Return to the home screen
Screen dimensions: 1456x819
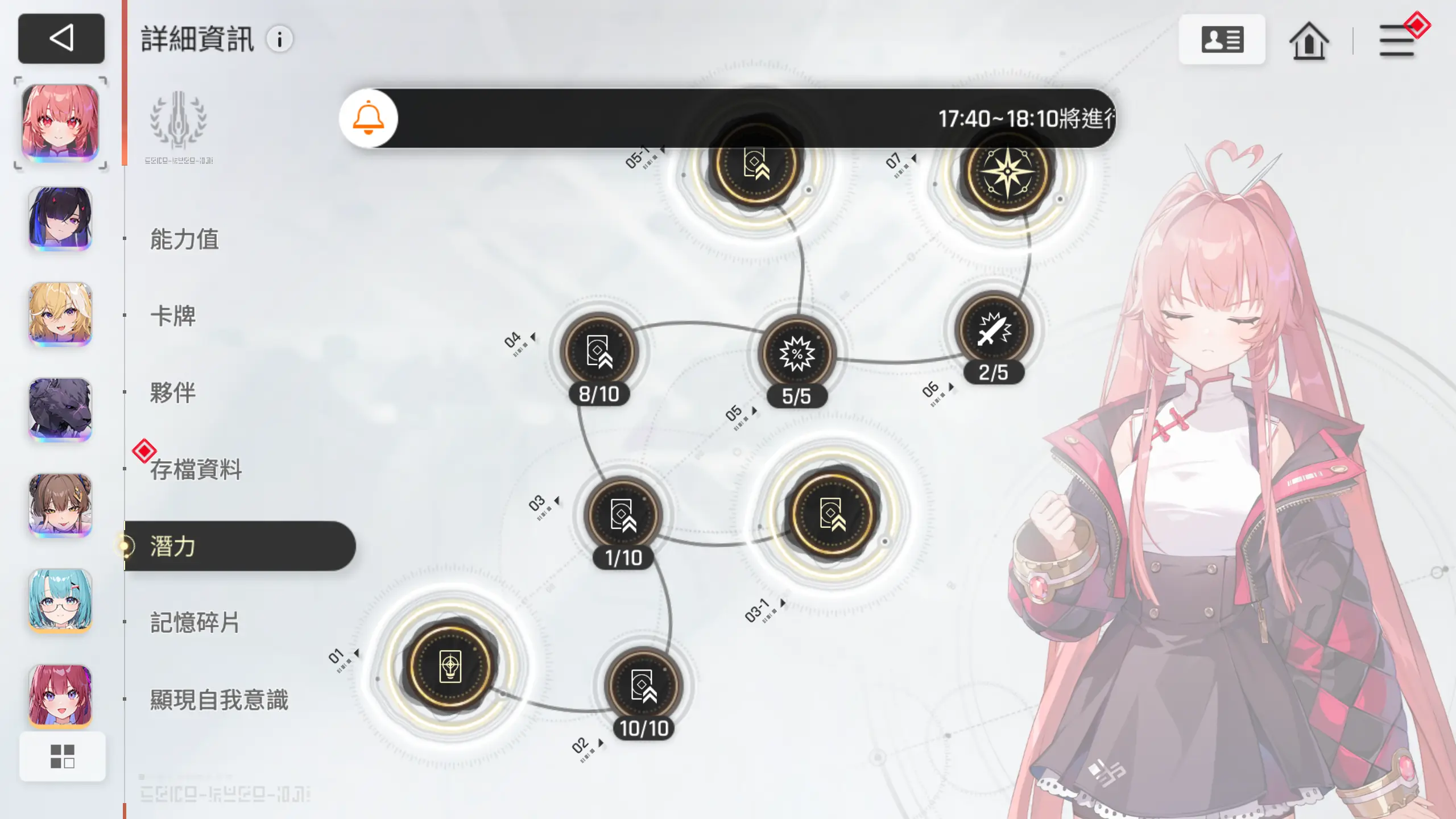(1309, 41)
